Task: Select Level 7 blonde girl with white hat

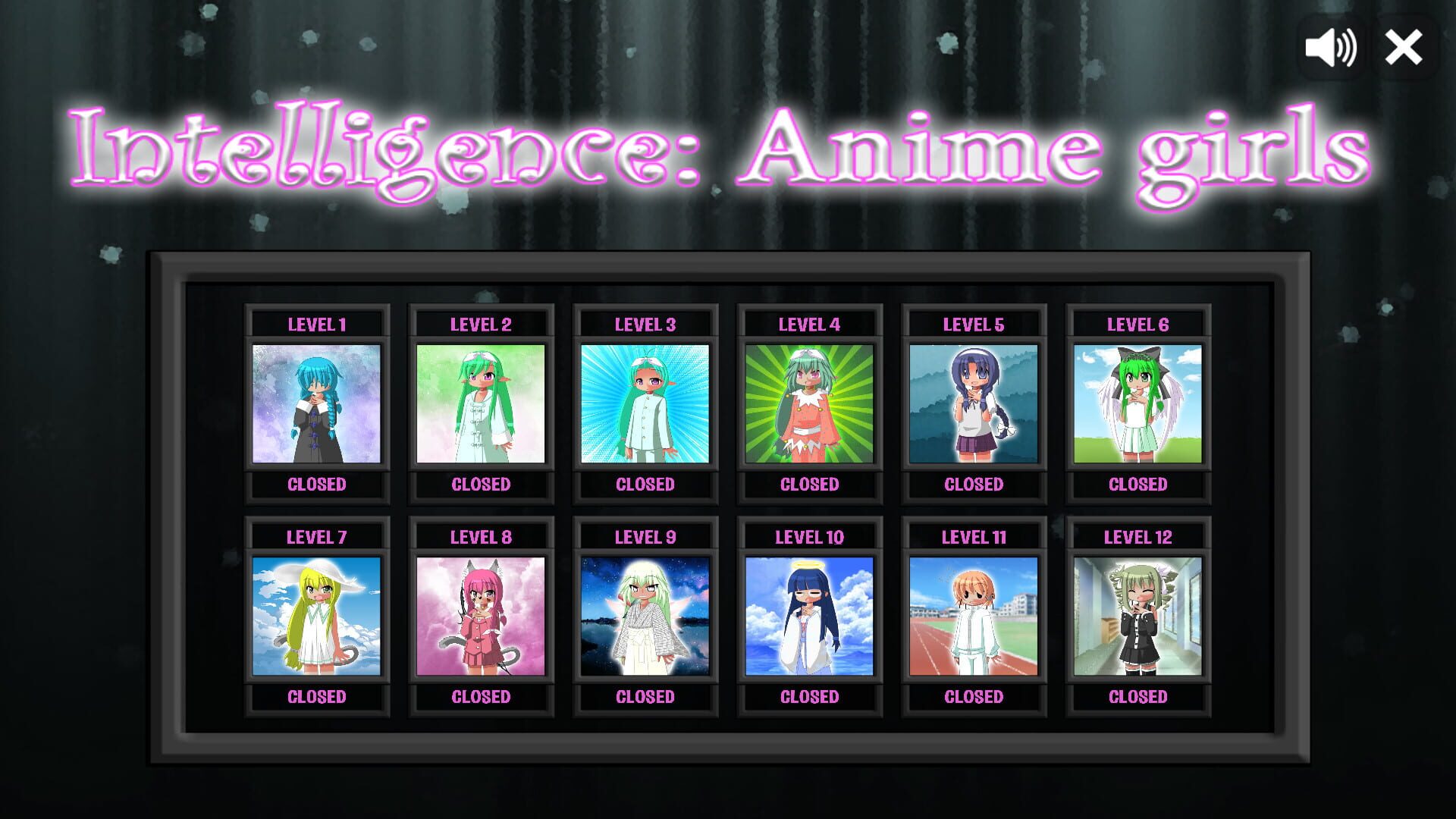Action: 317,616
